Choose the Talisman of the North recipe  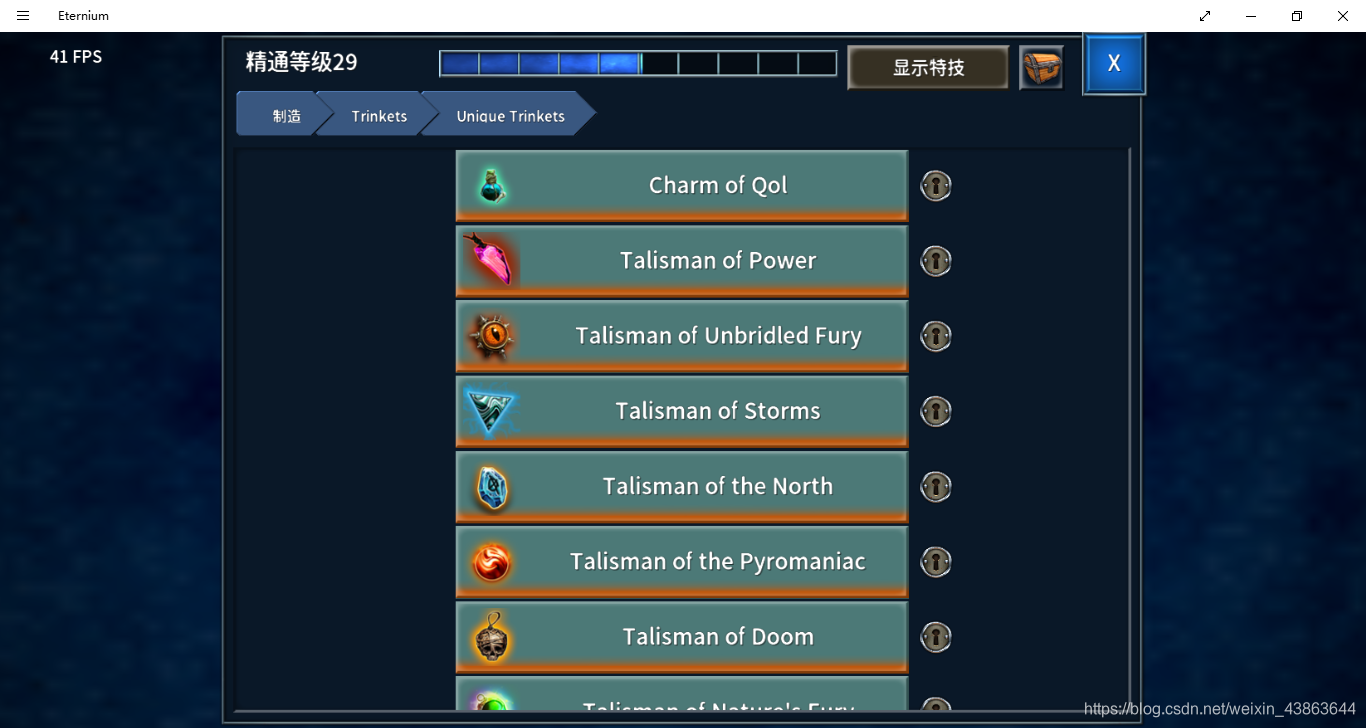point(681,486)
